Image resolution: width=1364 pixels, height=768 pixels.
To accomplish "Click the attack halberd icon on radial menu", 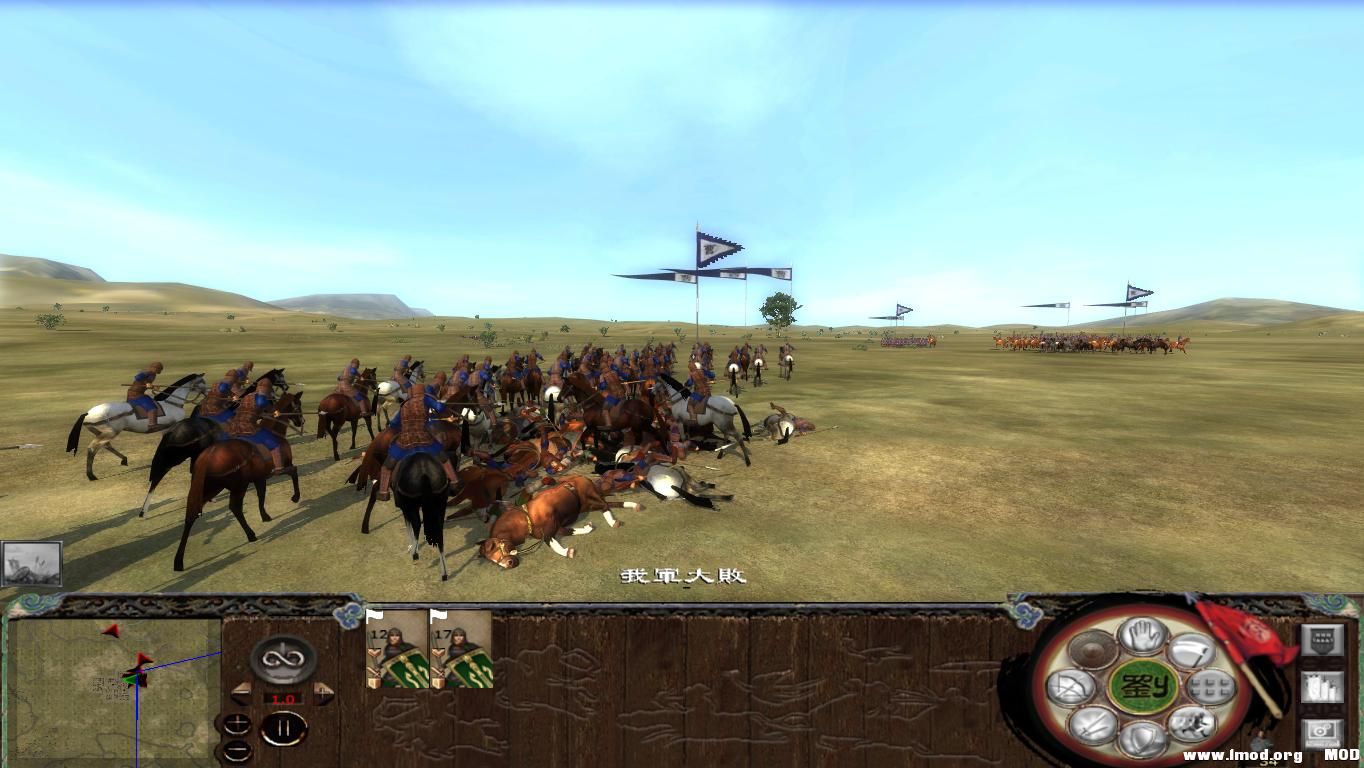I will (1192, 652).
